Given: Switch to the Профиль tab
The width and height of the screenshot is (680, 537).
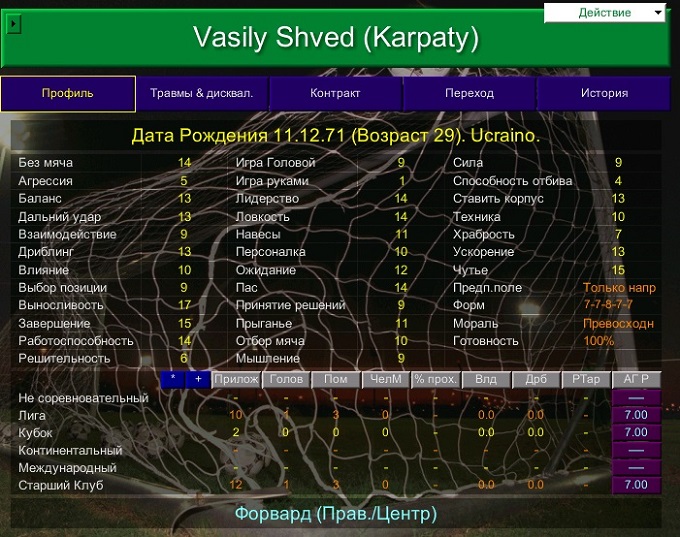Looking at the screenshot, I should tap(68, 94).
